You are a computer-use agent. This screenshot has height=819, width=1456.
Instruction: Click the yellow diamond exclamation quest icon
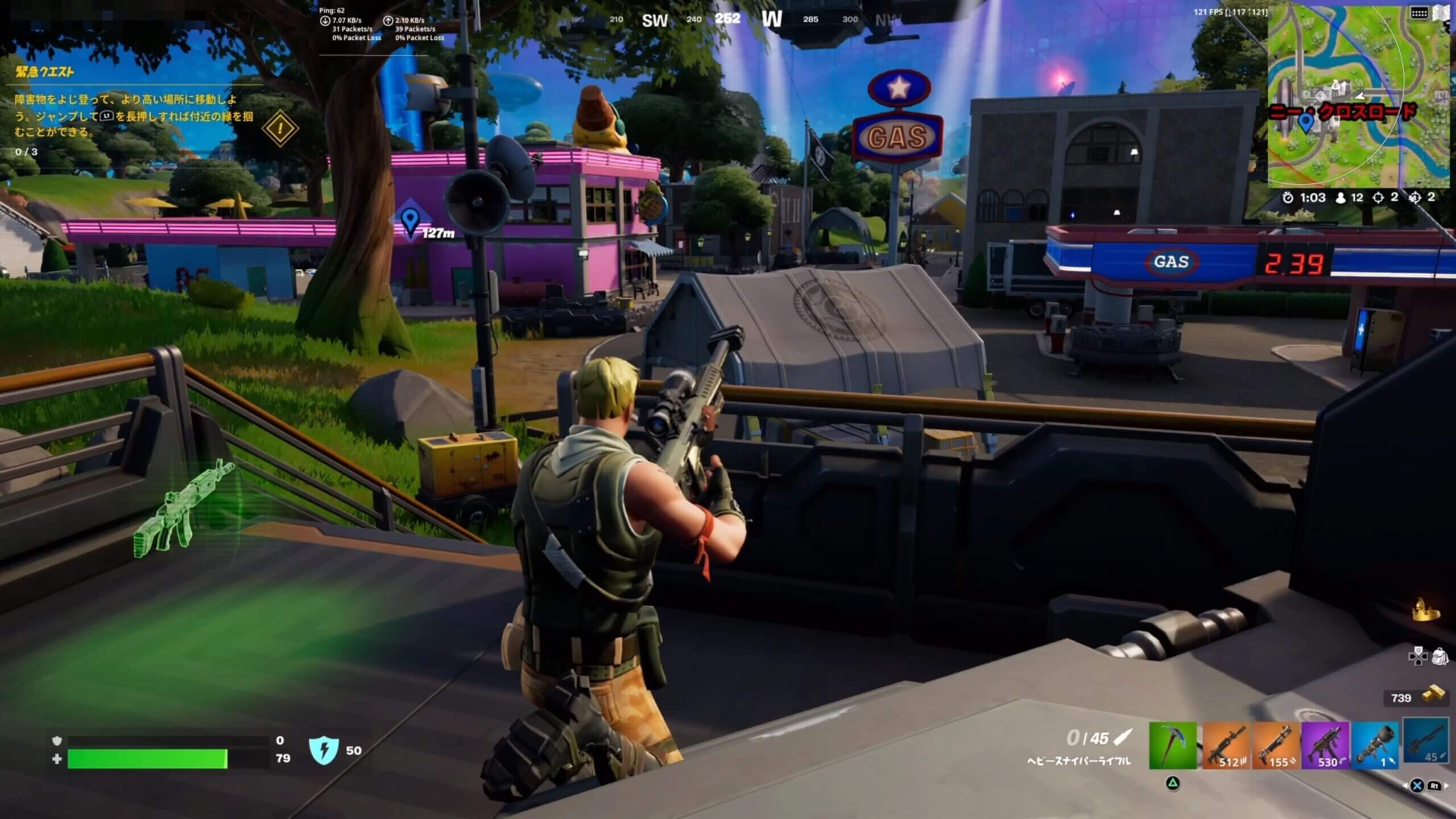pyautogui.click(x=280, y=128)
